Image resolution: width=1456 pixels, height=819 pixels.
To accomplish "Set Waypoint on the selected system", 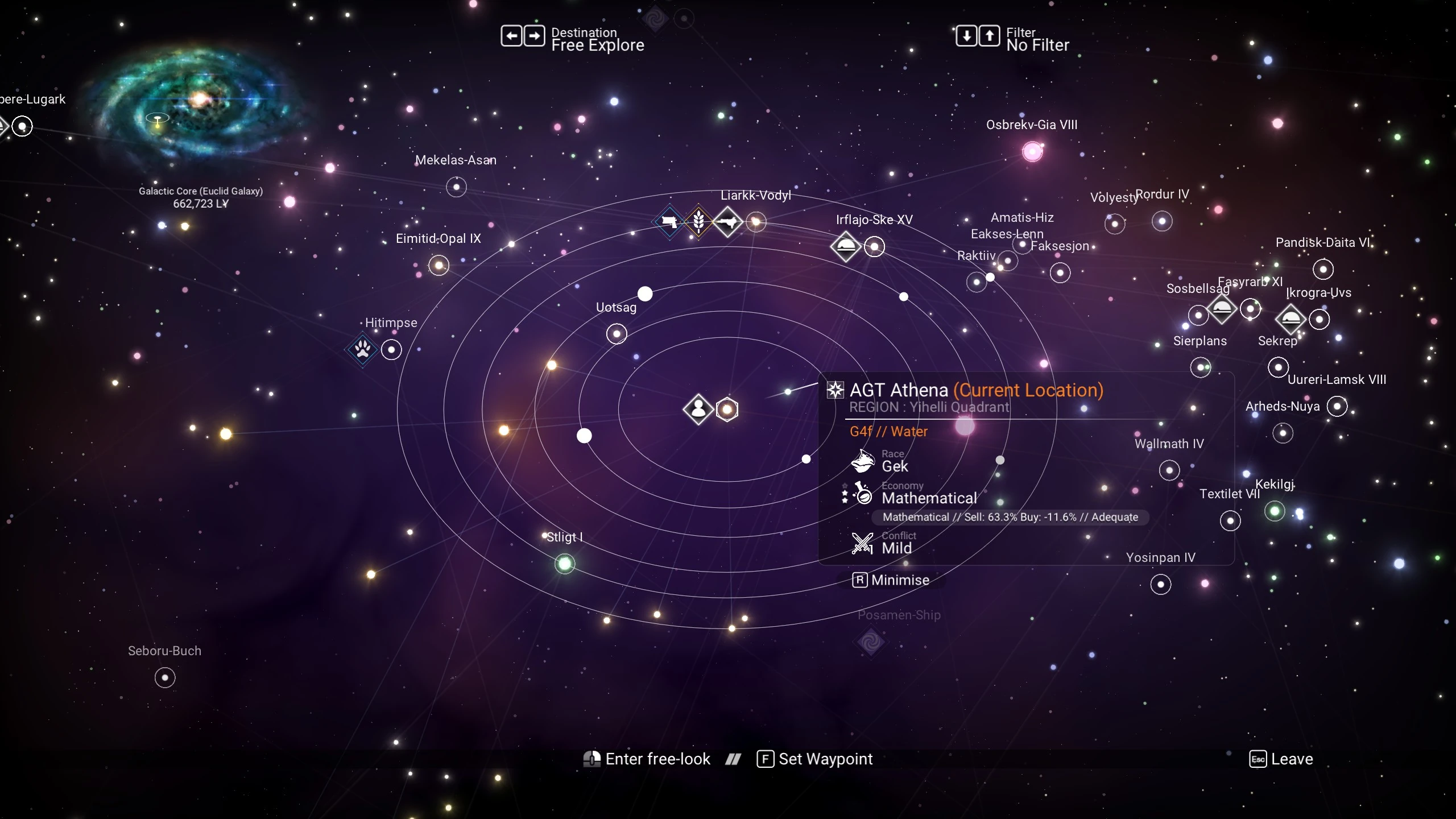I will 814,759.
